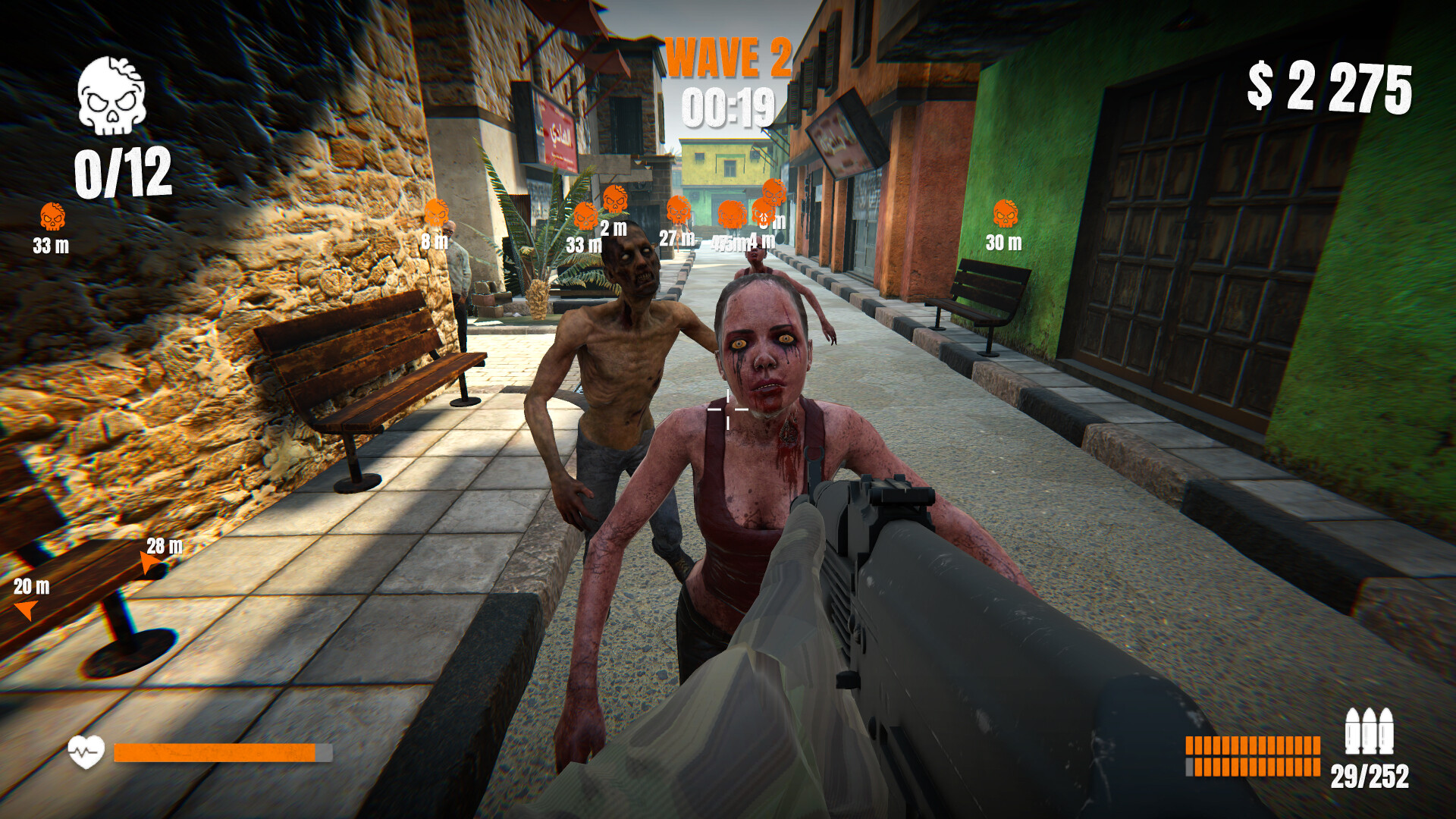Click the skull kill counter icon
1456x819 pixels.
coord(111,99)
